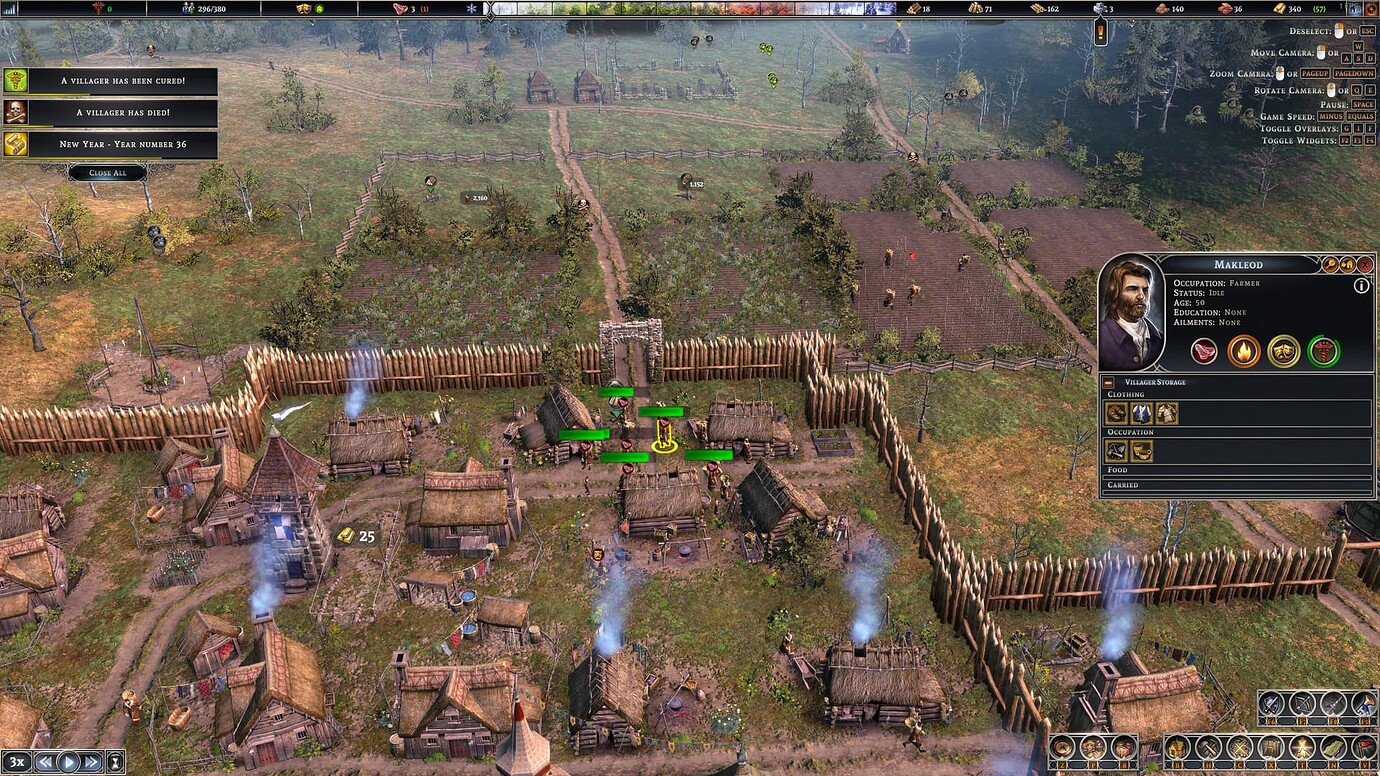Select the bow military unit icon

(x=1302, y=705)
